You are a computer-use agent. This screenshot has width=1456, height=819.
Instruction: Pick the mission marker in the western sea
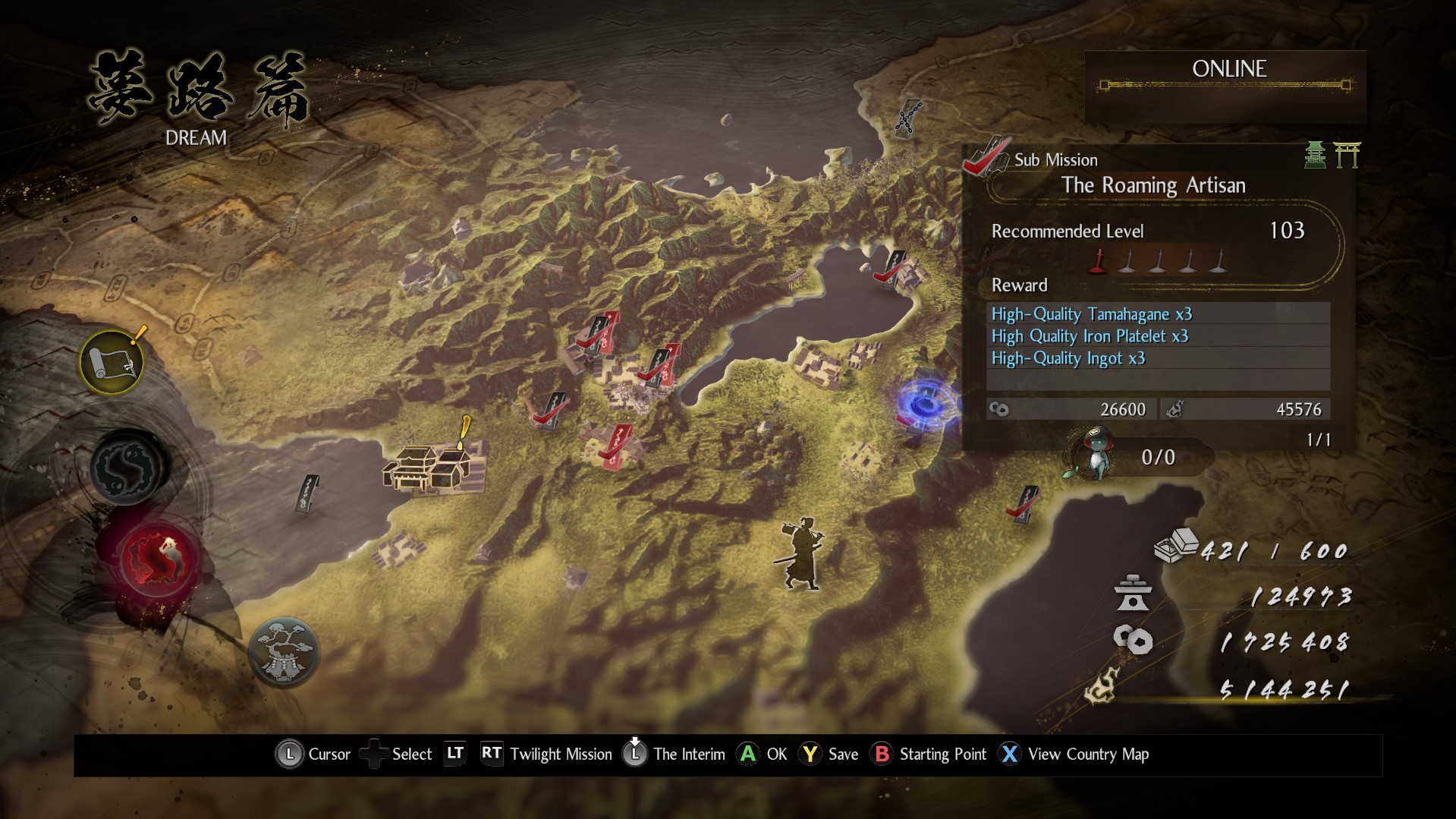(307, 495)
